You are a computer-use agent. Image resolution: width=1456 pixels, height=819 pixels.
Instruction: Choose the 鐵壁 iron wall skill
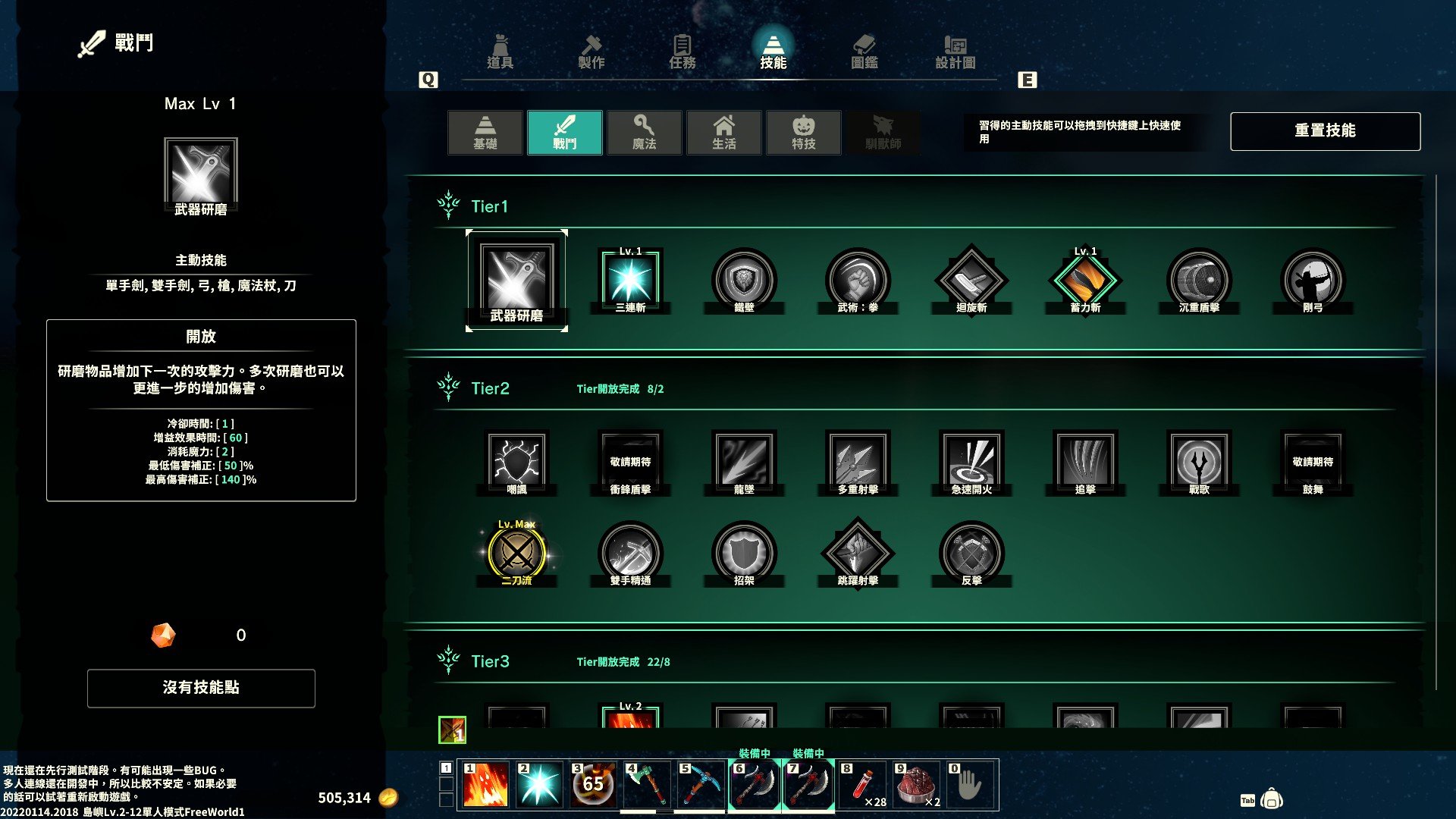pos(744,280)
